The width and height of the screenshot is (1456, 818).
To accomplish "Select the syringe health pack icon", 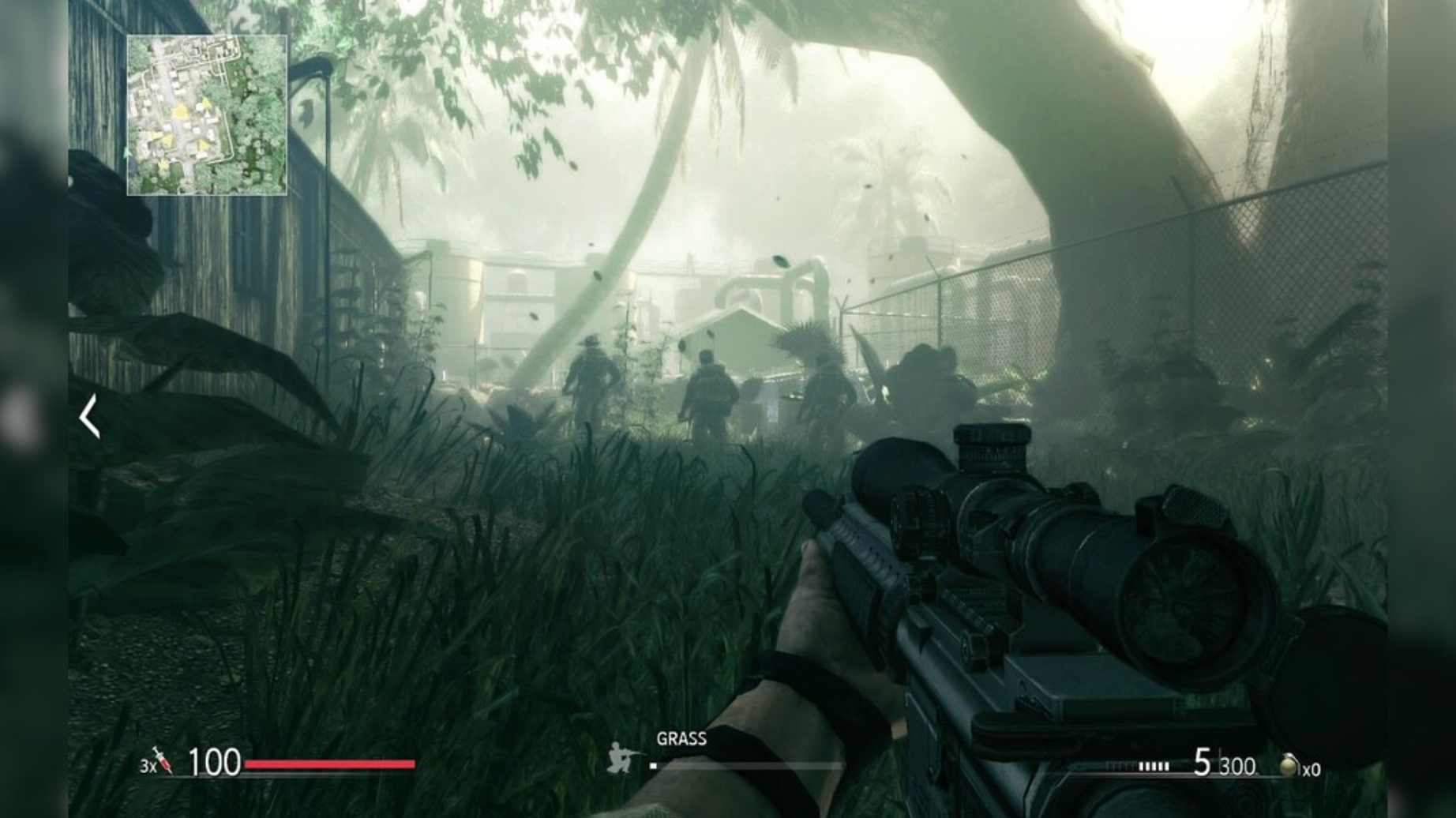I will pyautogui.click(x=161, y=762).
